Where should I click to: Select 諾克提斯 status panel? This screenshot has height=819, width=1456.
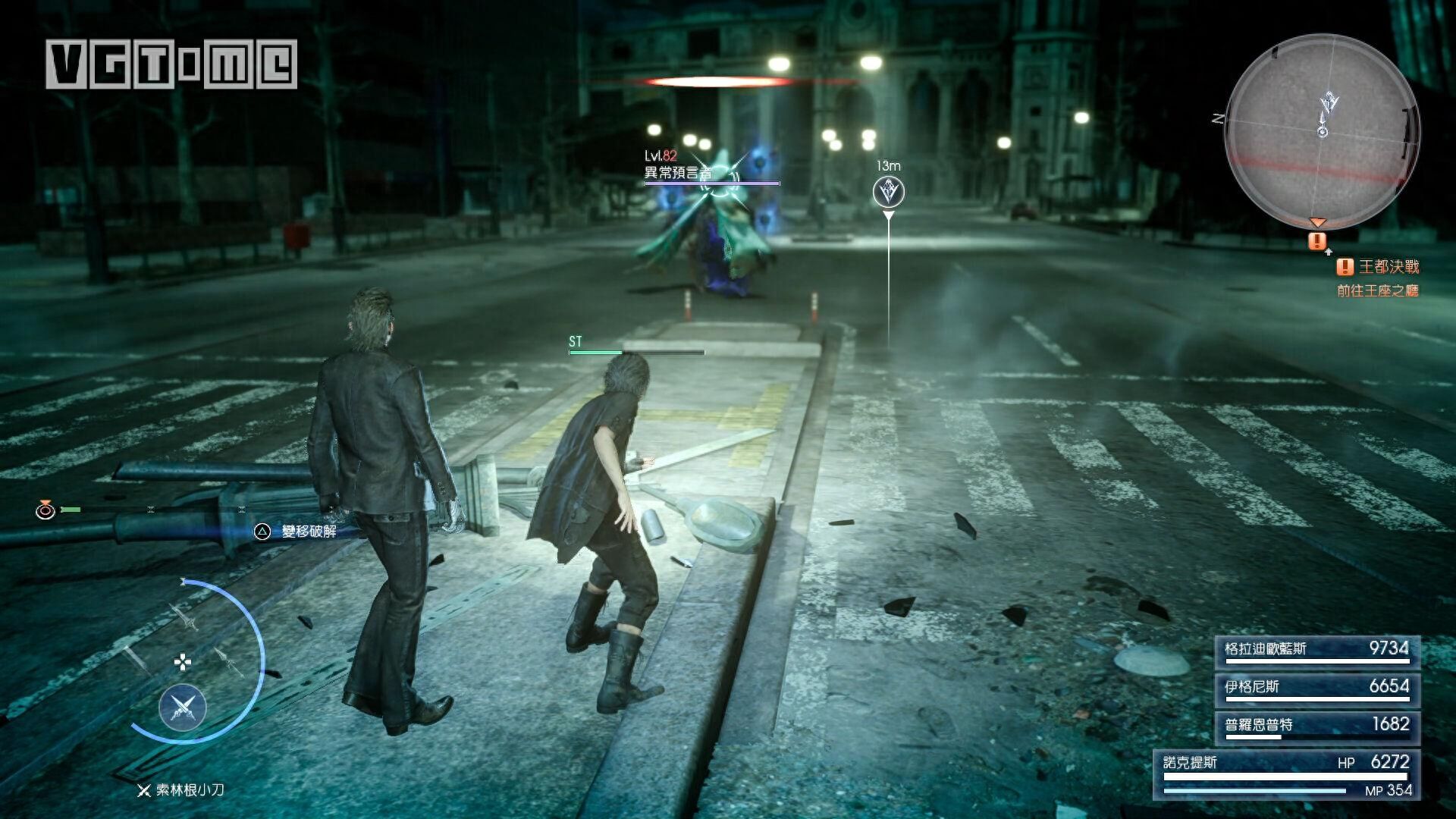1287,774
